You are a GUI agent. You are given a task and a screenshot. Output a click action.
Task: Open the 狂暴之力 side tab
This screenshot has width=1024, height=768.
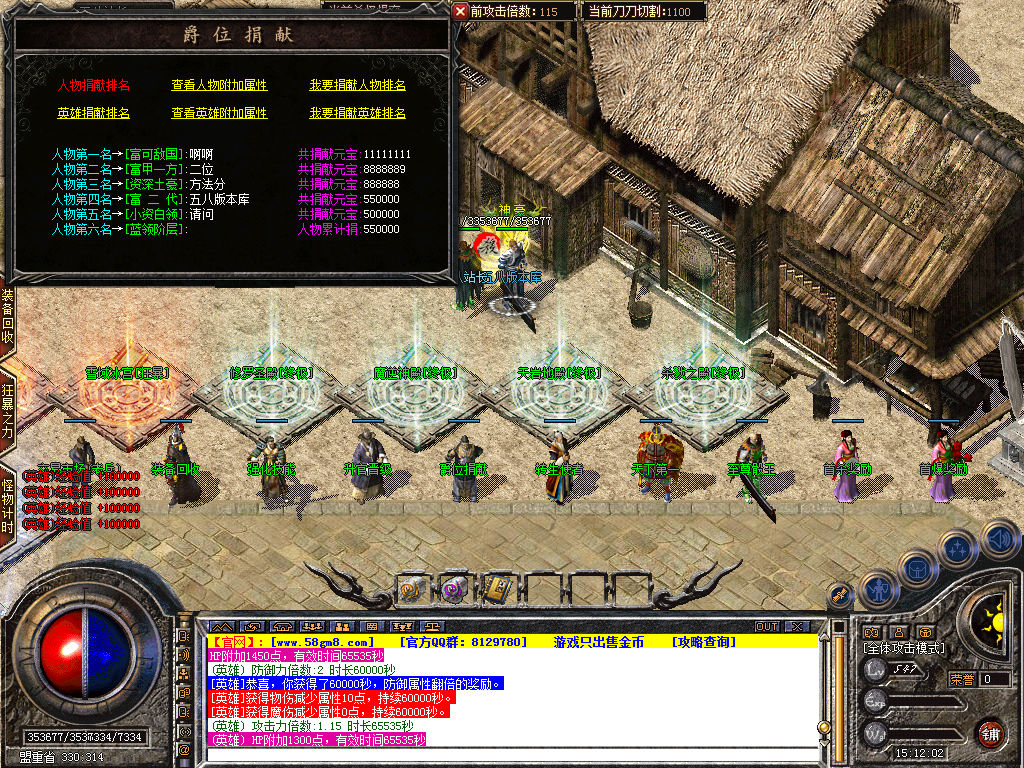tap(7, 411)
